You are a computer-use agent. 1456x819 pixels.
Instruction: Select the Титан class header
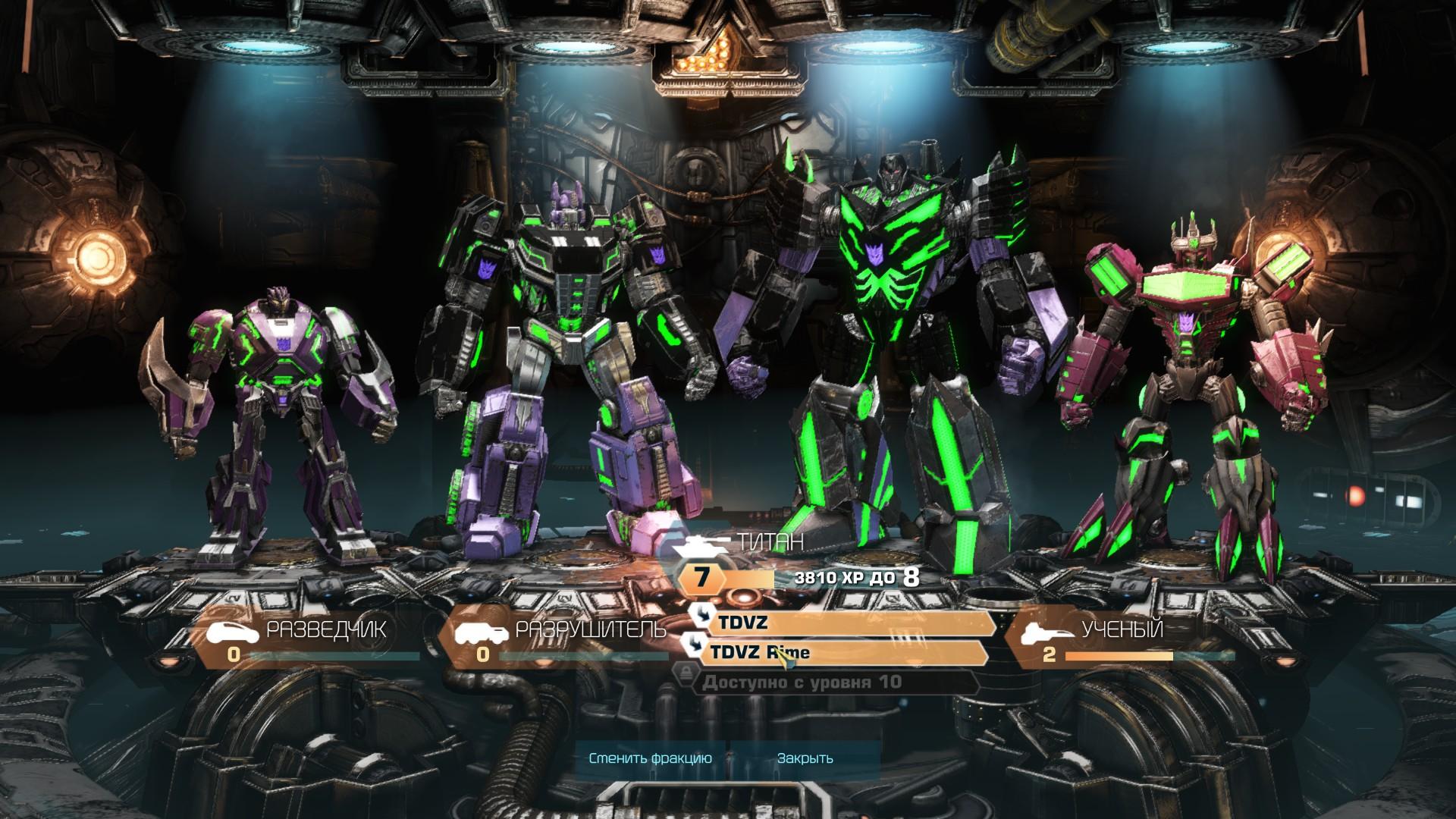coord(770,543)
